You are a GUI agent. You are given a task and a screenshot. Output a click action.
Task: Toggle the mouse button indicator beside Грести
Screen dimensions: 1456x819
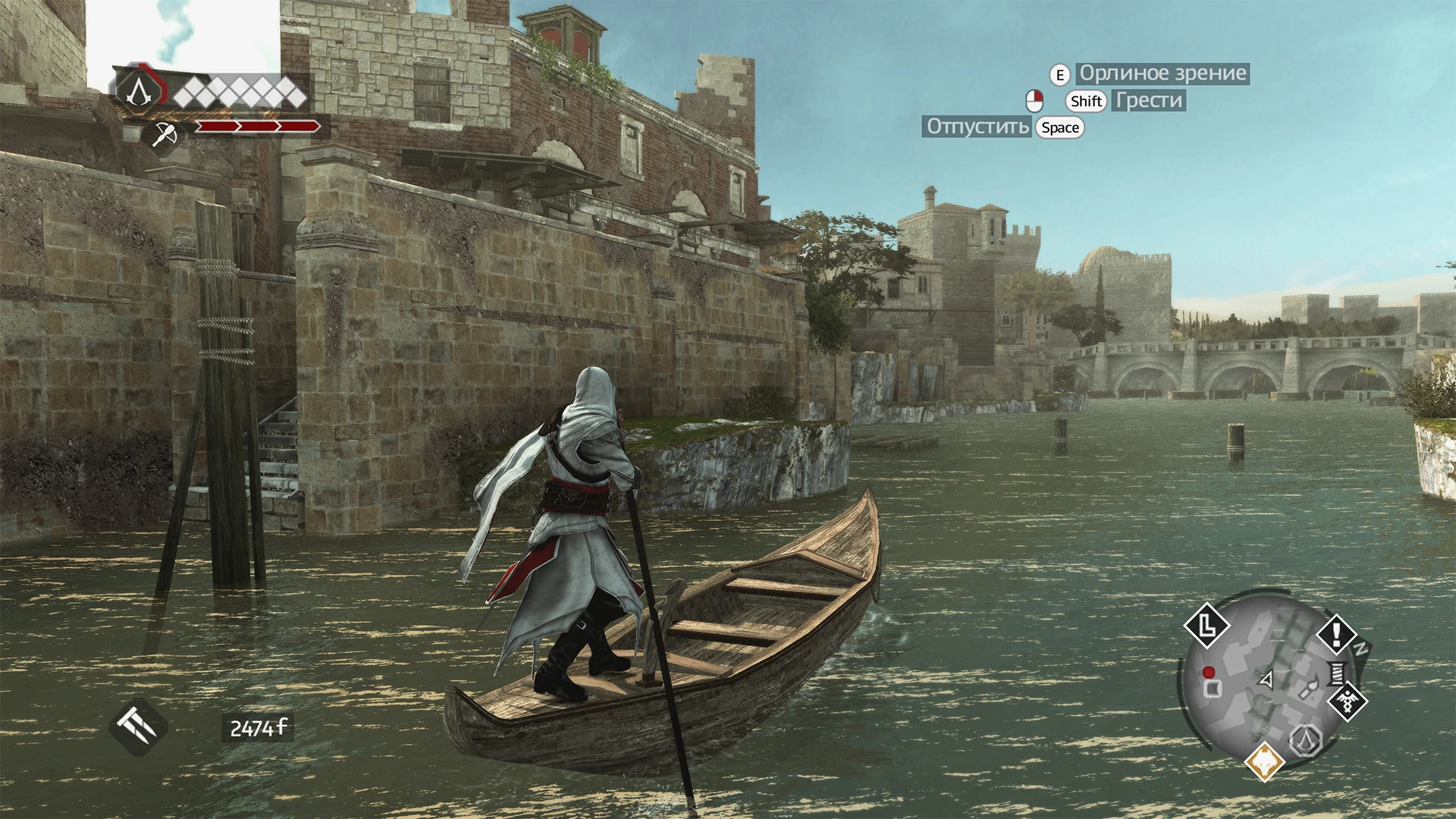point(1033,100)
